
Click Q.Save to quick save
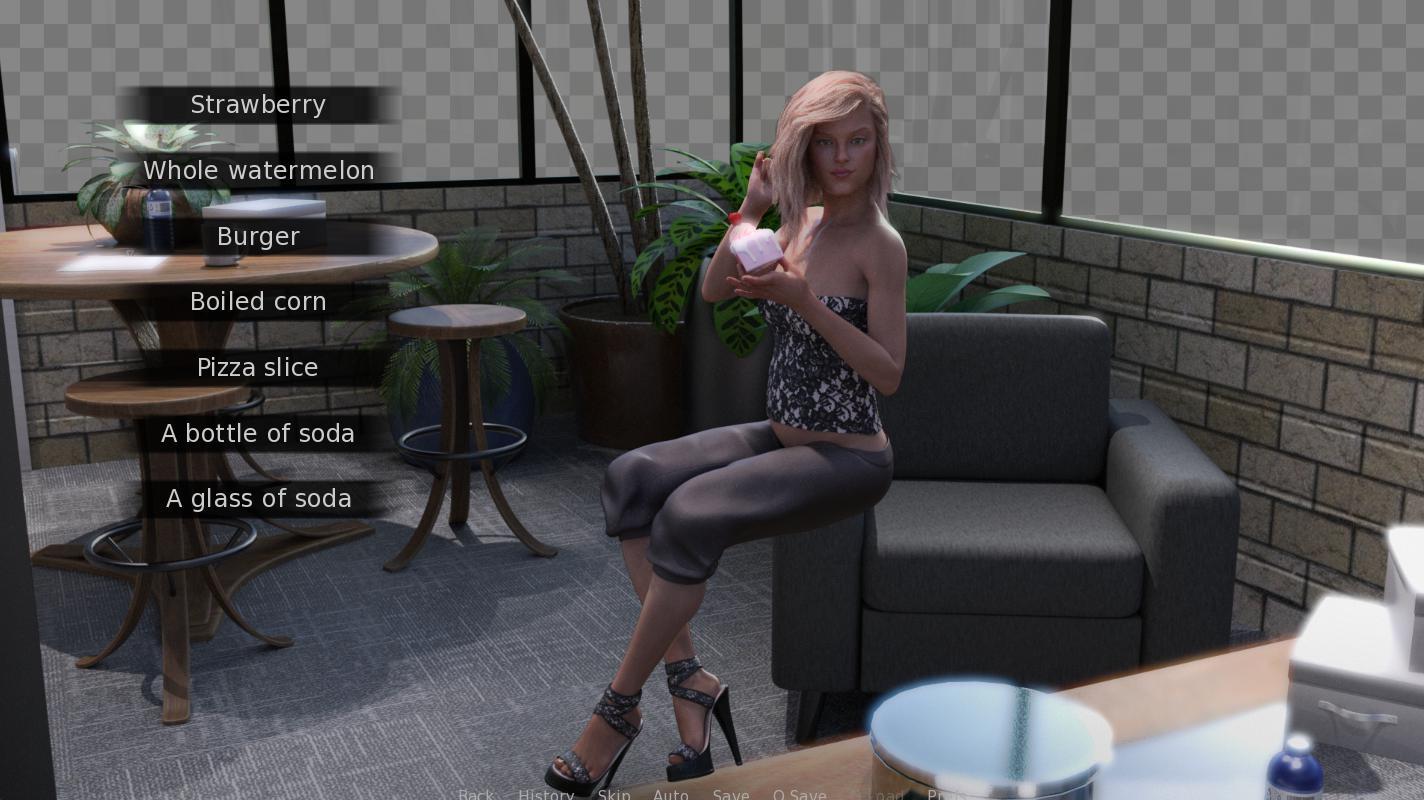click(799, 795)
